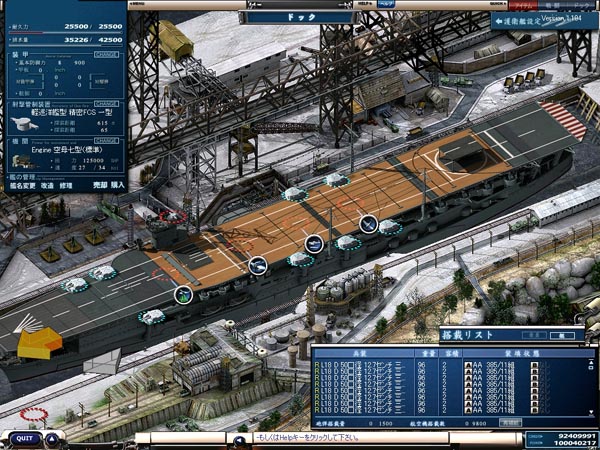Click the QUIT button
Viewport: 600px width, 450px height.
point(24,438)
